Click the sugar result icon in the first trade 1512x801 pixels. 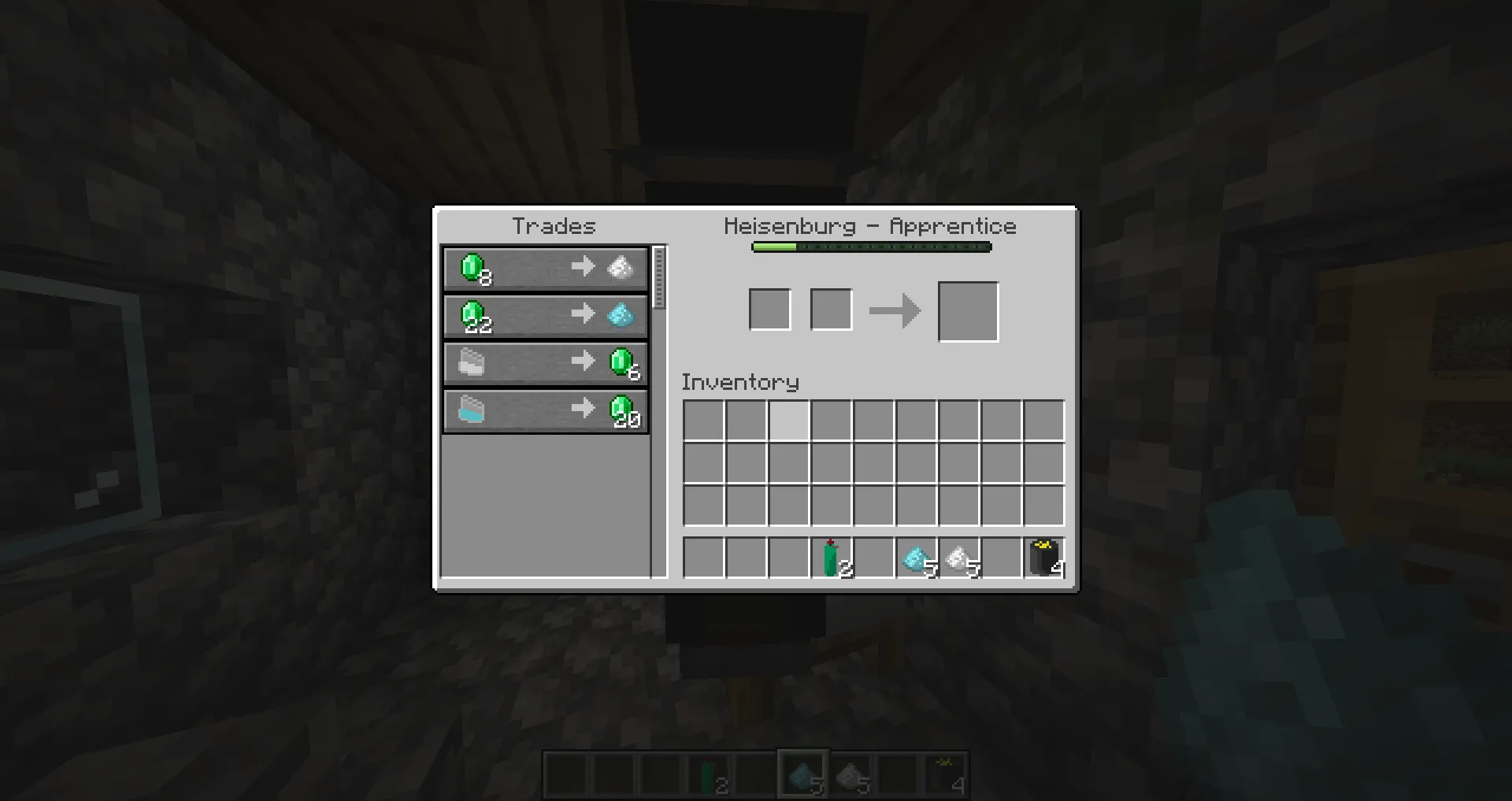click(620, 268)
